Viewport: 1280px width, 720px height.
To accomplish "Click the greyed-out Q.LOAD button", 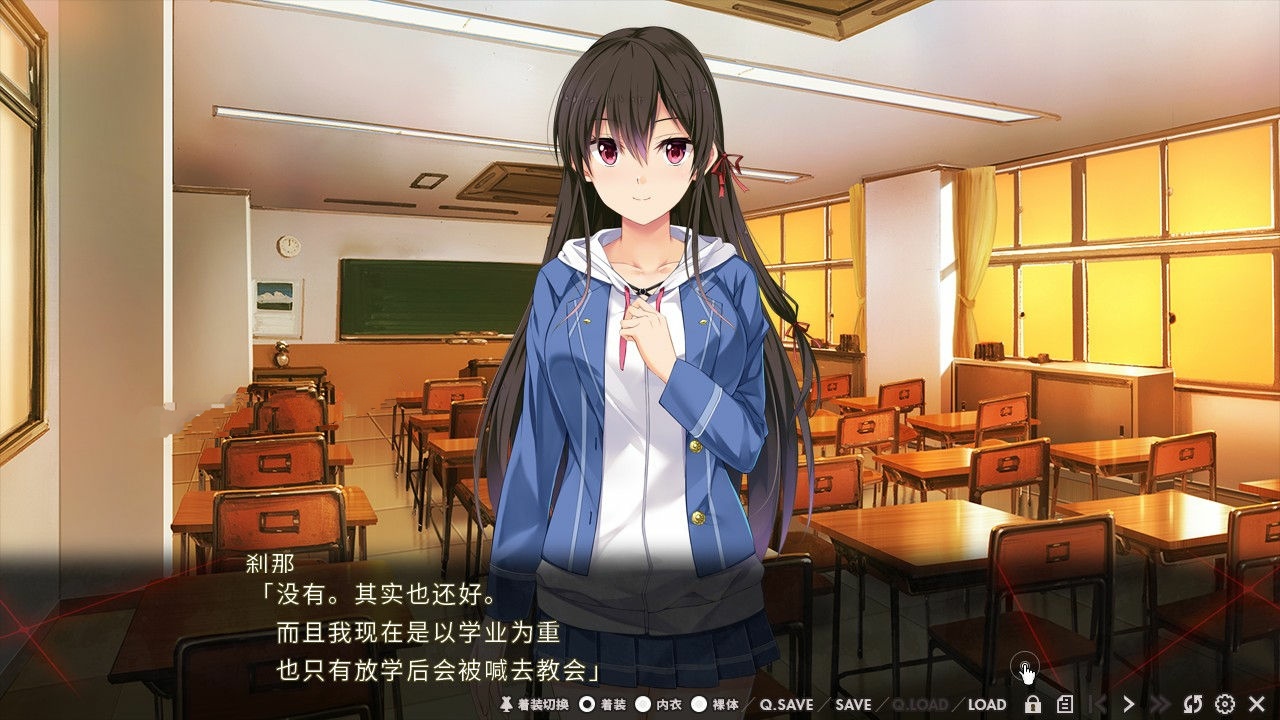I will pos(919,705).
